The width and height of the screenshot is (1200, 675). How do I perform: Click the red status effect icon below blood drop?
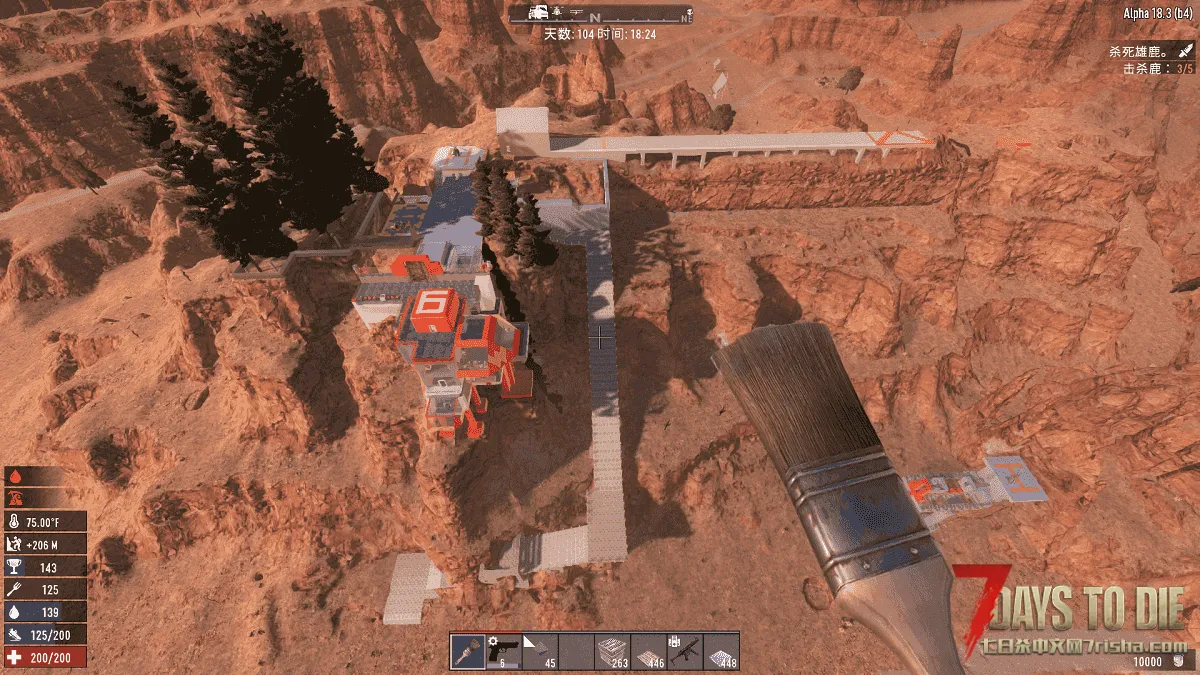pyautogui.click(x=17, y=497)
